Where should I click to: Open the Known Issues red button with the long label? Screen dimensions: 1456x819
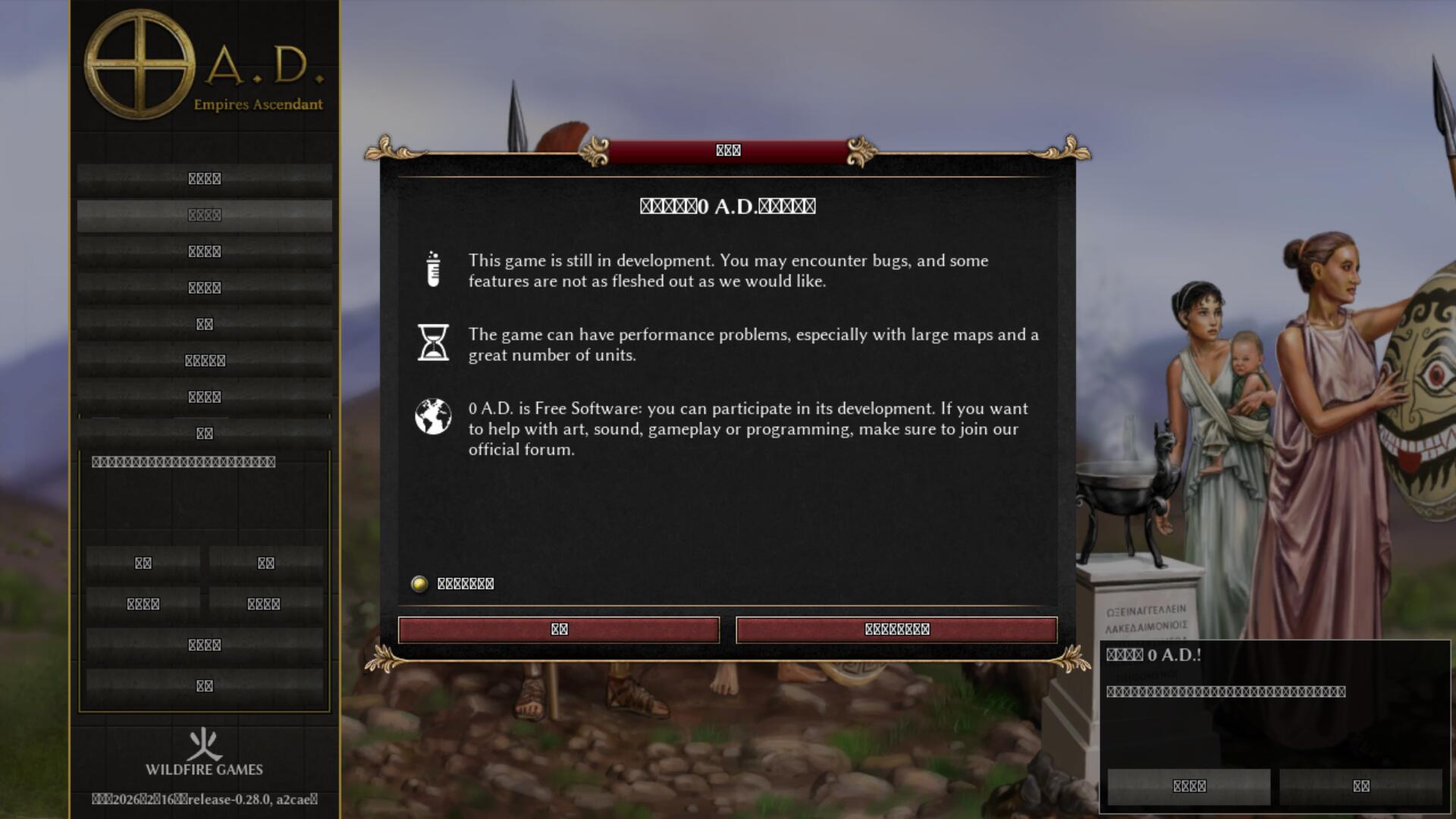896,629
